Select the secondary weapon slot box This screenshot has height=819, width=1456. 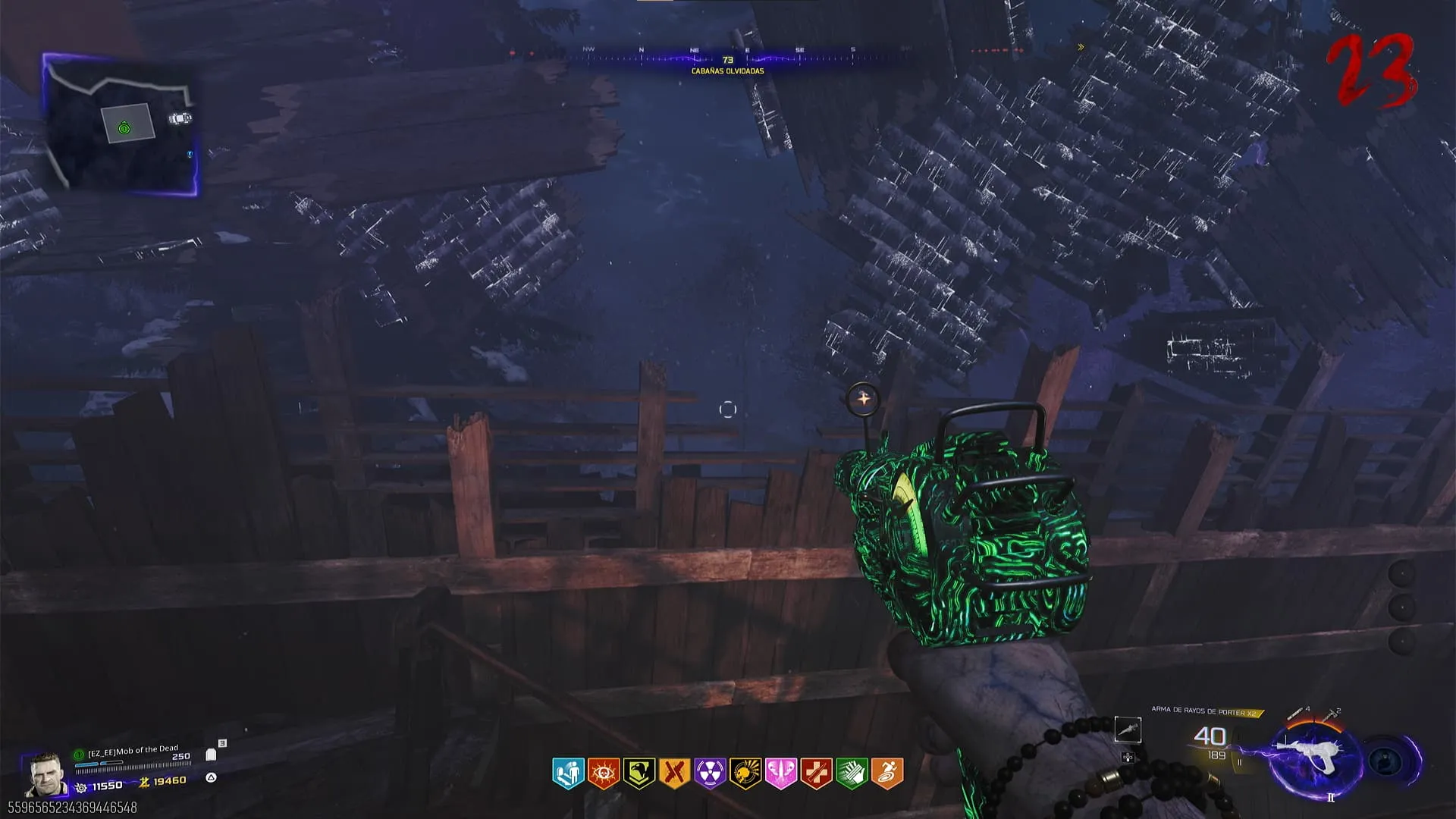click(1128, 730)
